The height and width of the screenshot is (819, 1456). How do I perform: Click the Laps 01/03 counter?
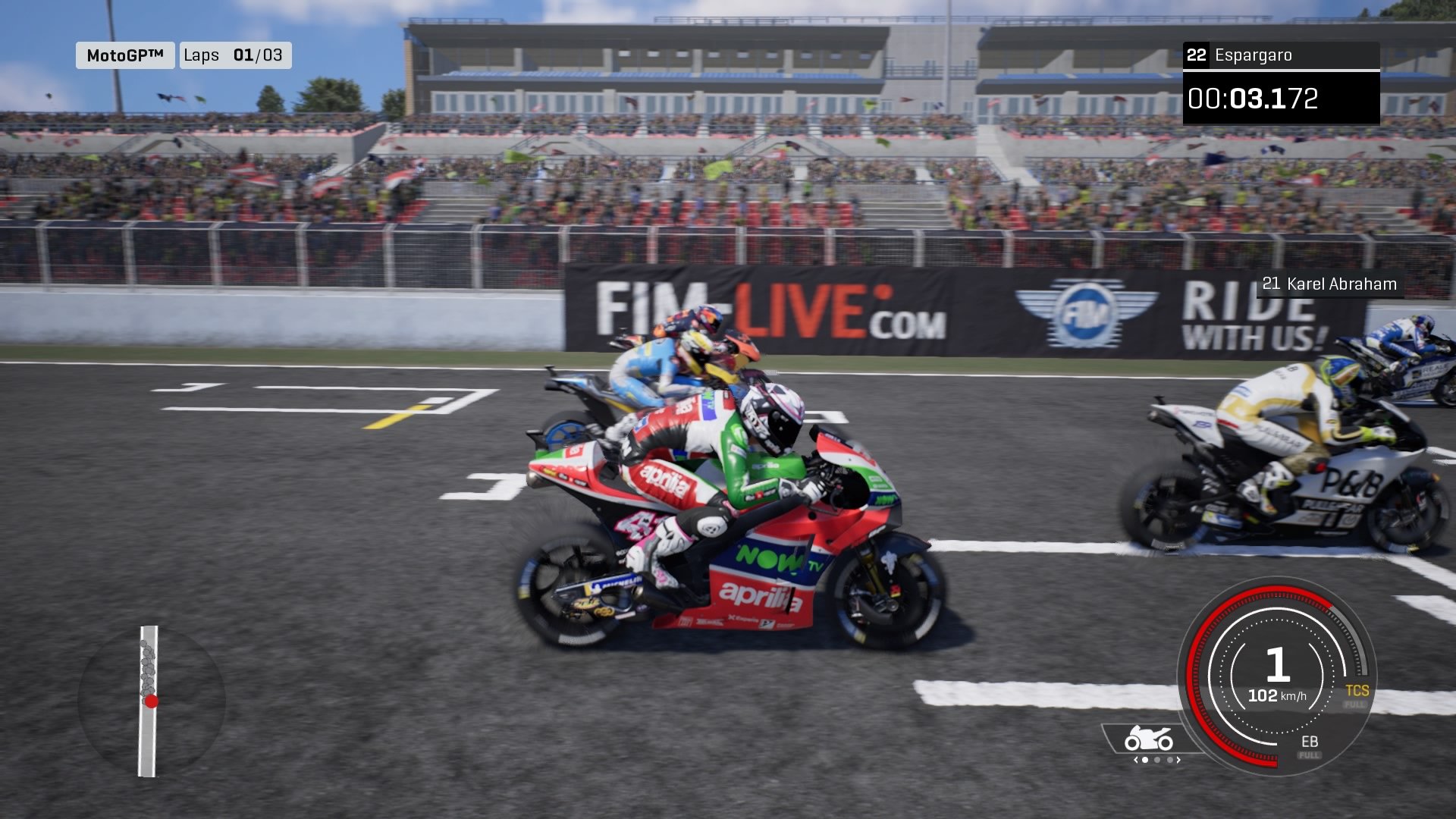236,55
